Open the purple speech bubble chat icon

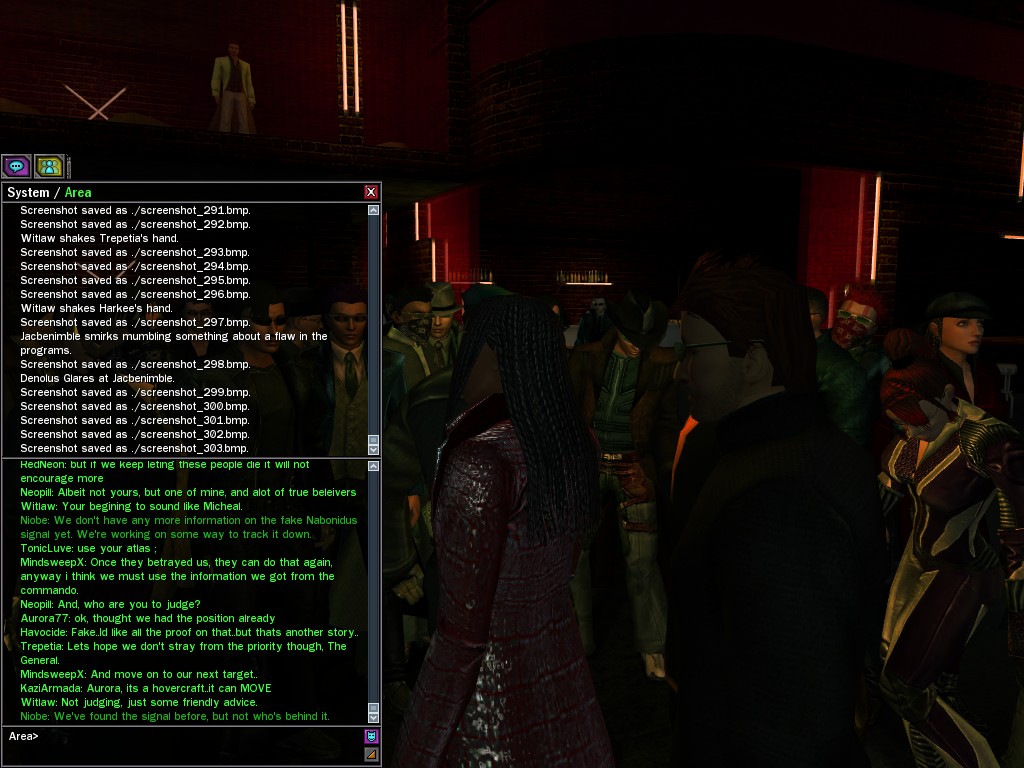click(16, 166)
